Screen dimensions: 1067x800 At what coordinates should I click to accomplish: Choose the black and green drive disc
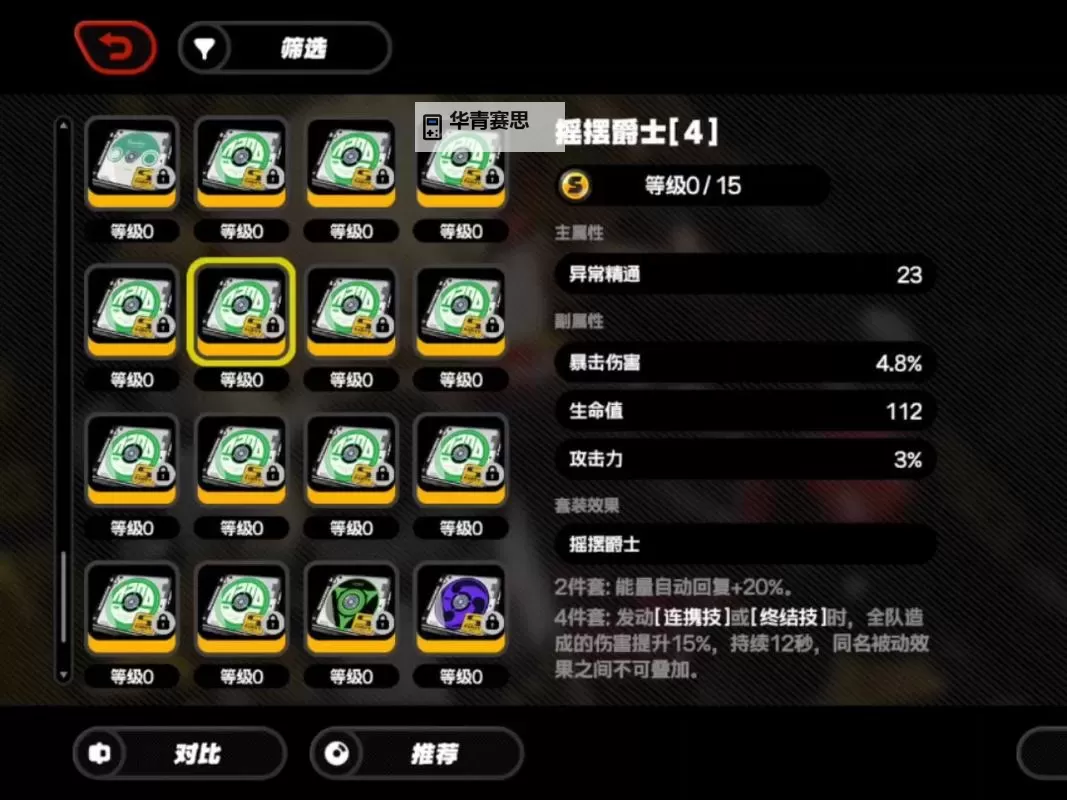click(x=351, y=608)
